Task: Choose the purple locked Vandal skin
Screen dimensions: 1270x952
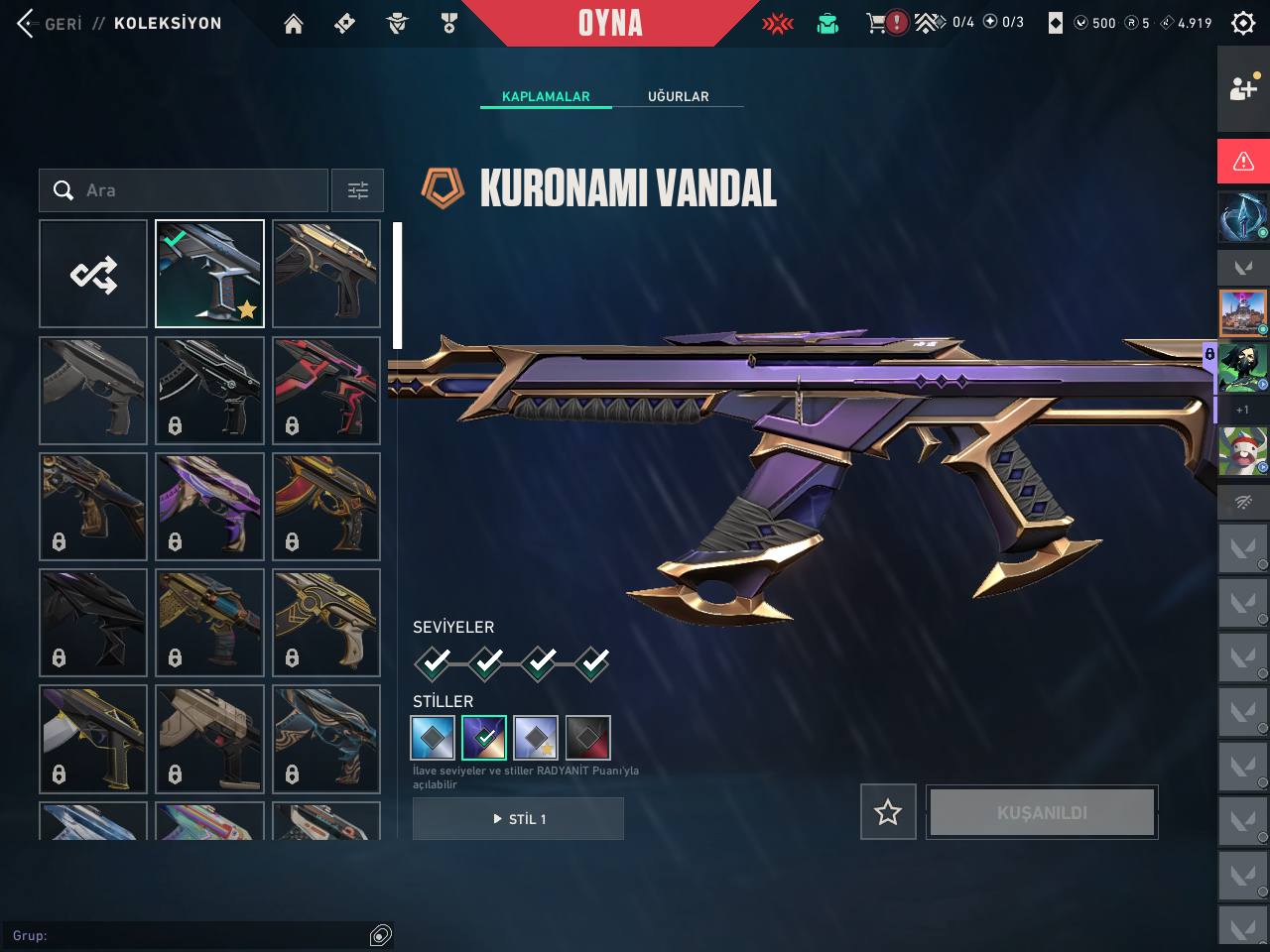Action: [x=209, y=507]
